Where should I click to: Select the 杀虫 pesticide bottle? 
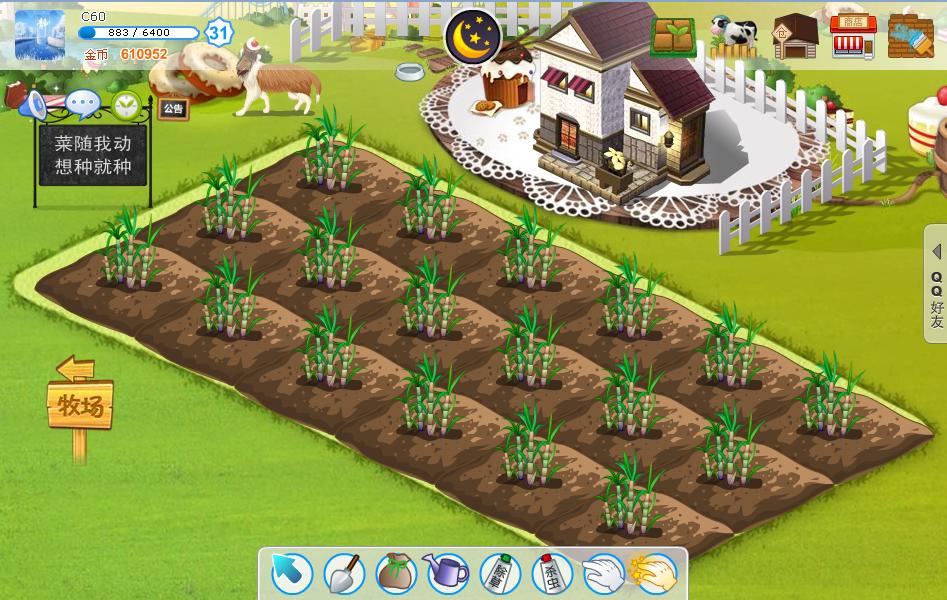coord(551,573)
